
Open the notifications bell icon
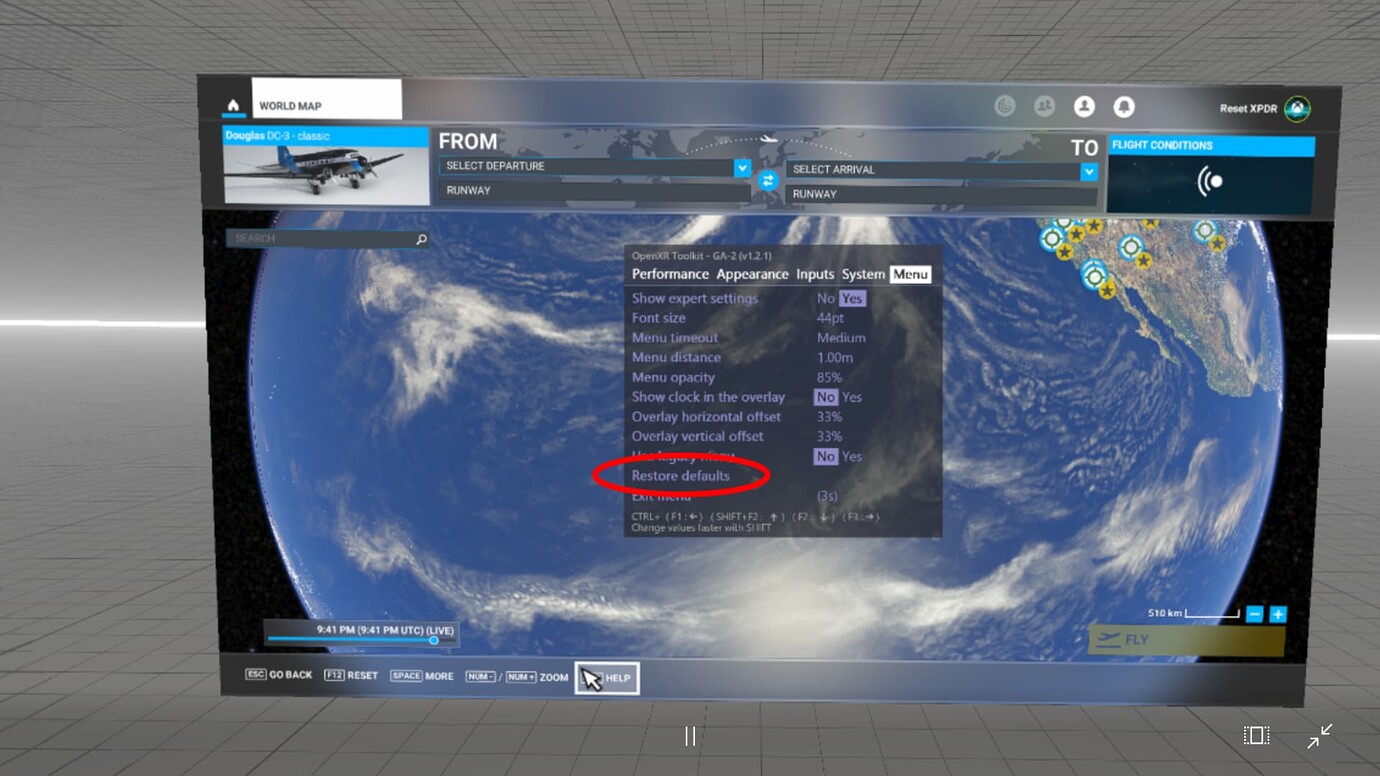1124,107
